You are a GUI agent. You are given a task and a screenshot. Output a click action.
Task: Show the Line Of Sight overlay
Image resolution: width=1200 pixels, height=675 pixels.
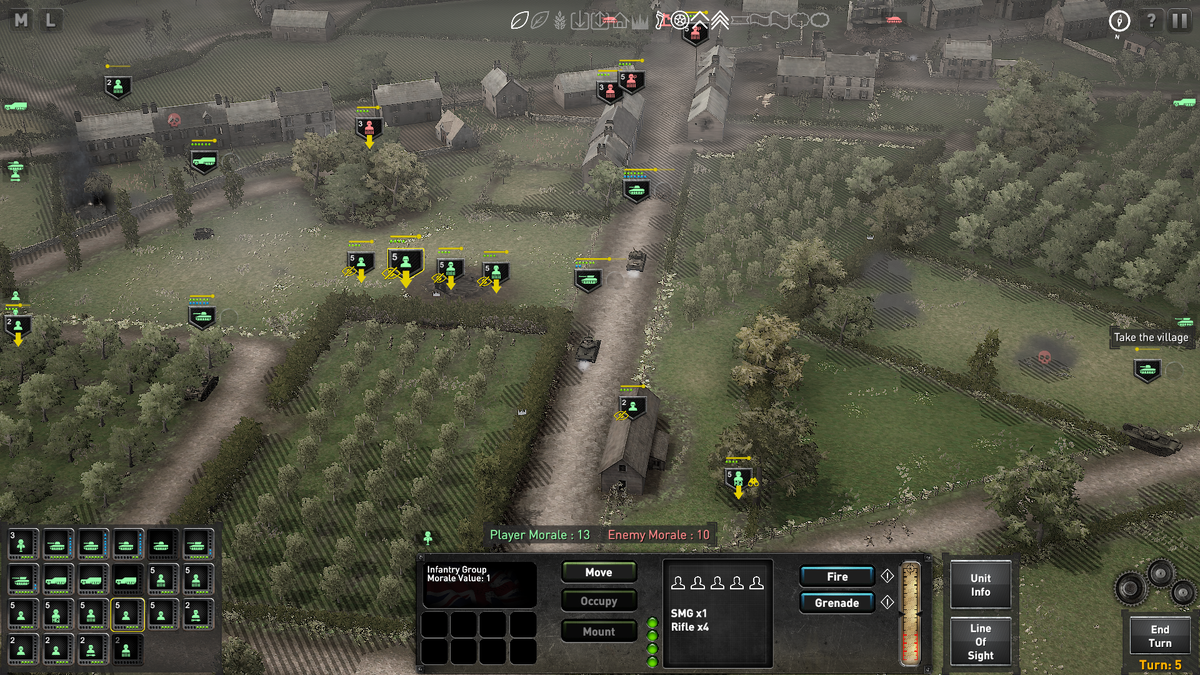tap(980, 642)
